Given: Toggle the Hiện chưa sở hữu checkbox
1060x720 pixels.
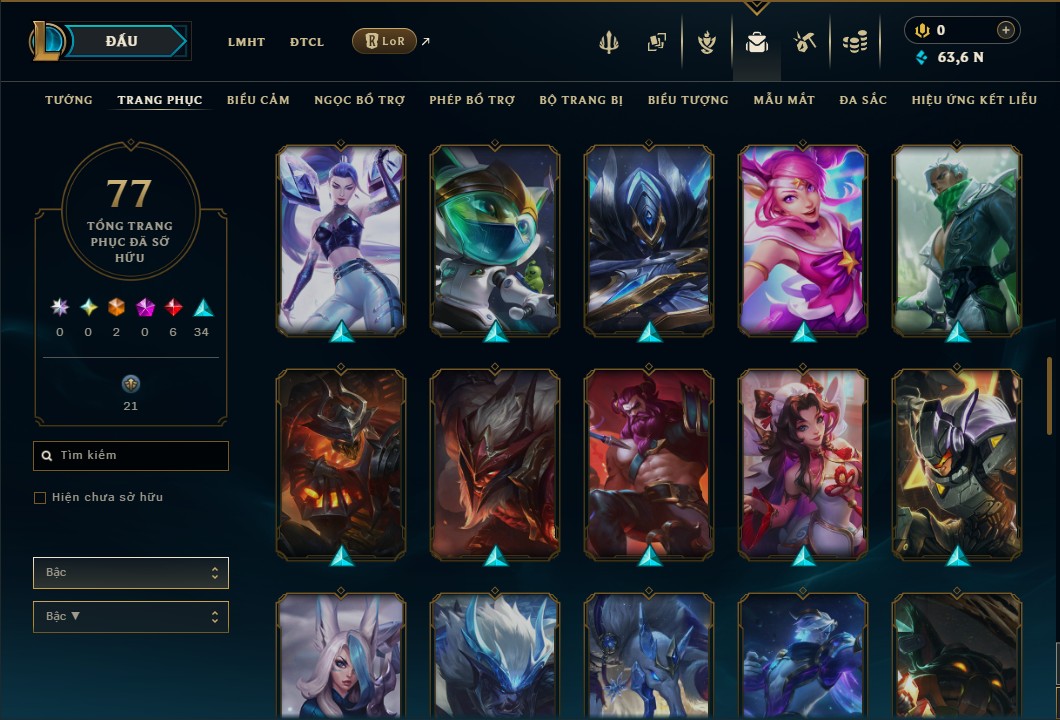Looking at the screenshot, I should click(x=40, y=498).
